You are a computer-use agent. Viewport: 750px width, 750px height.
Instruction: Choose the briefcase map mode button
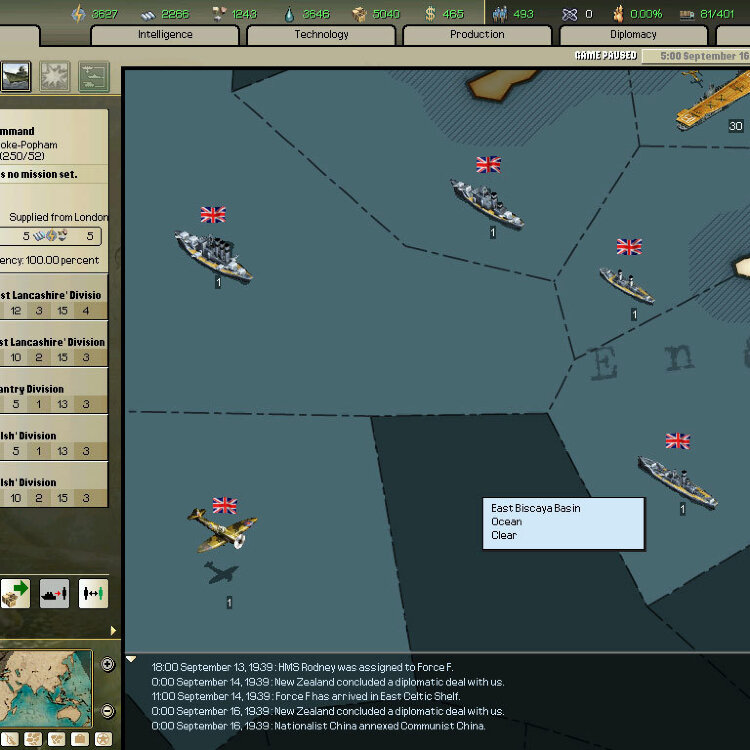click(x=78, y=740)
